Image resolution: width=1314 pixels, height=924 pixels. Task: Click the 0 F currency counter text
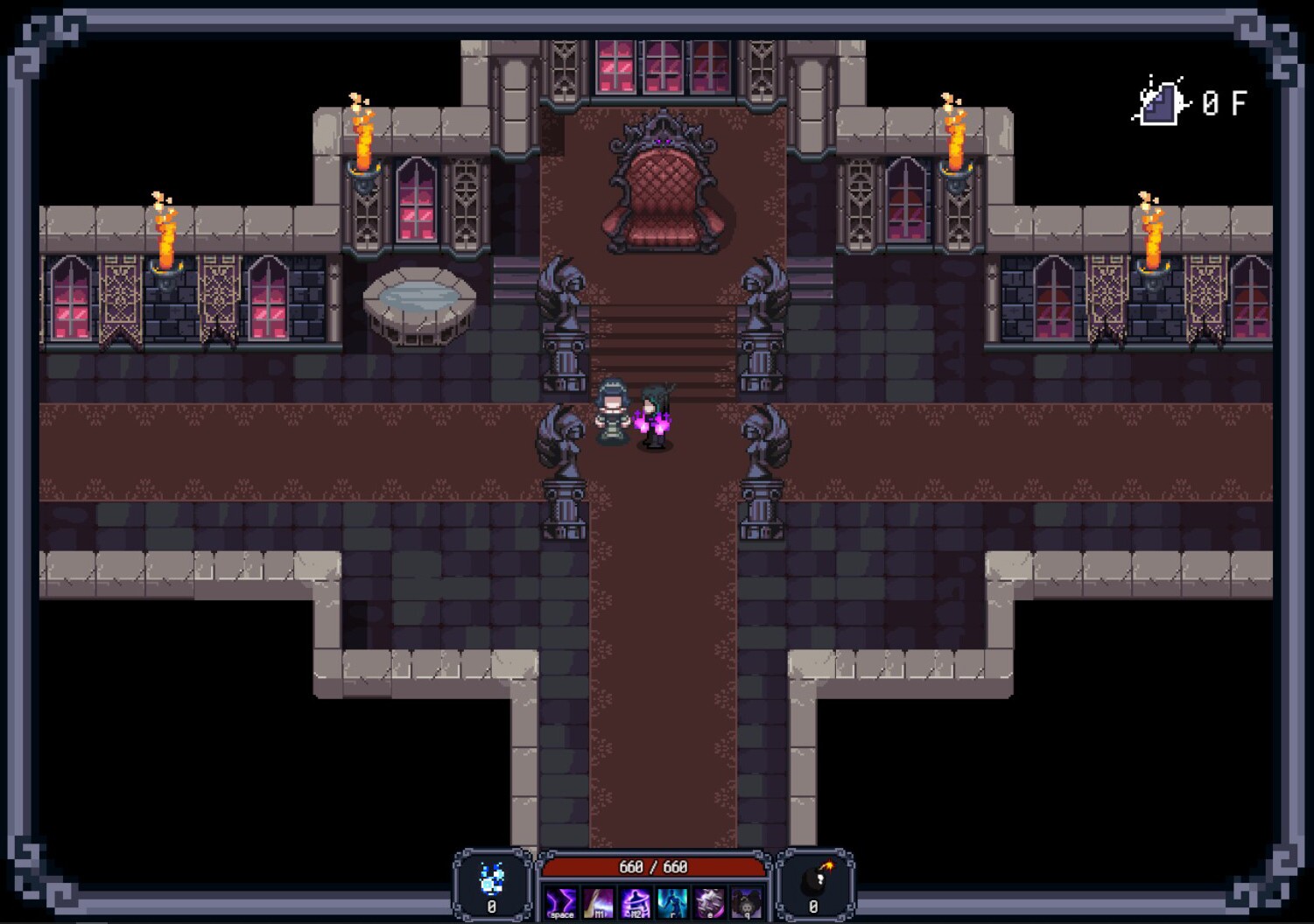(1224, 103)
